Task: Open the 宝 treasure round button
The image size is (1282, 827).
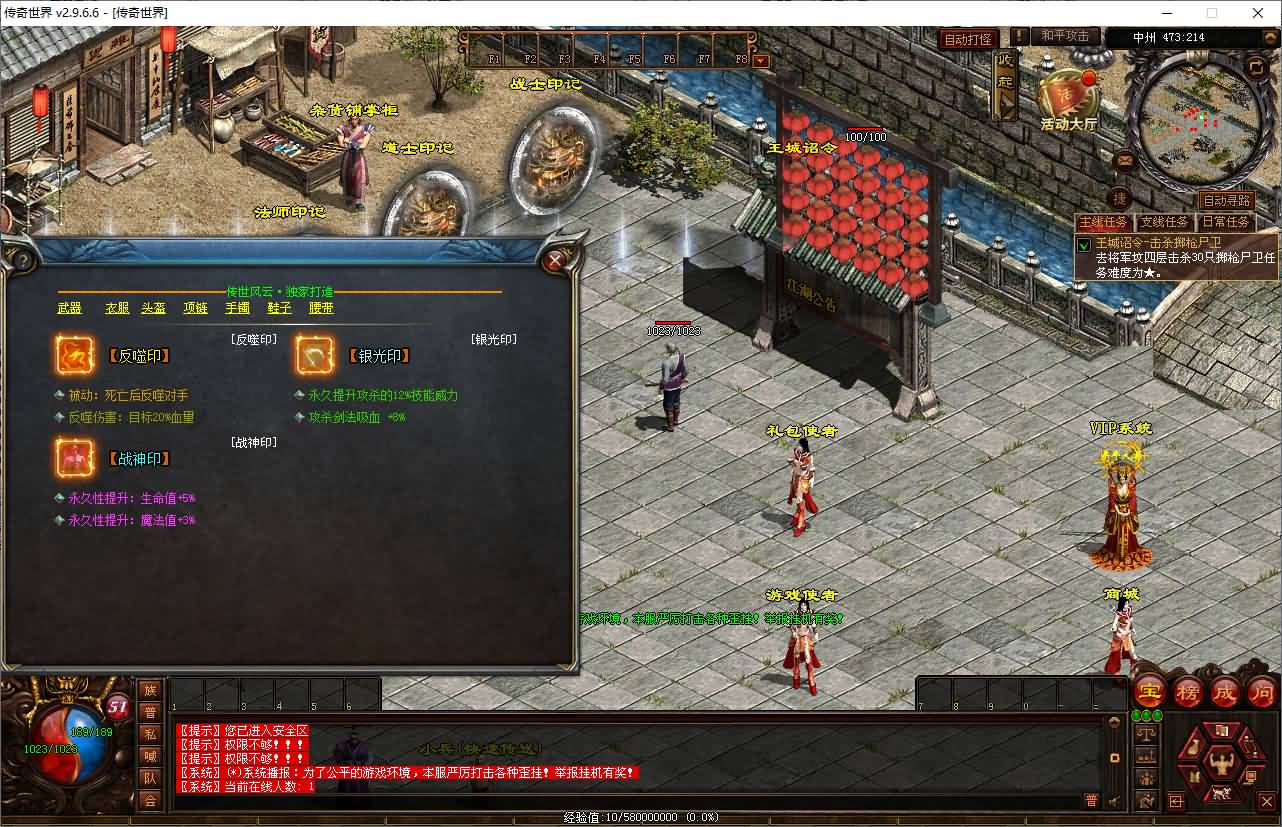Action: [1150, 691]
